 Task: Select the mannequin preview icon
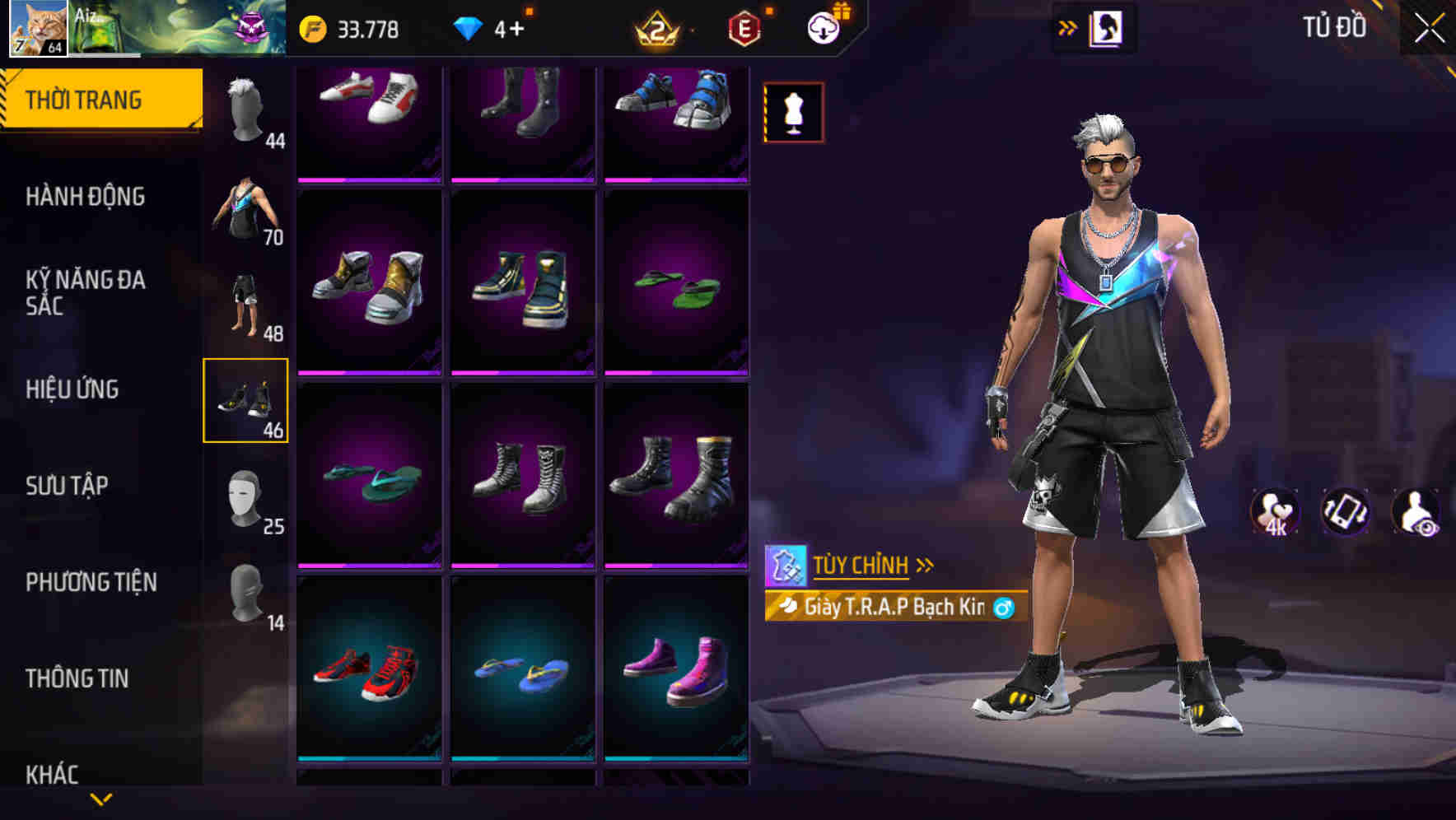click(793, 111)
